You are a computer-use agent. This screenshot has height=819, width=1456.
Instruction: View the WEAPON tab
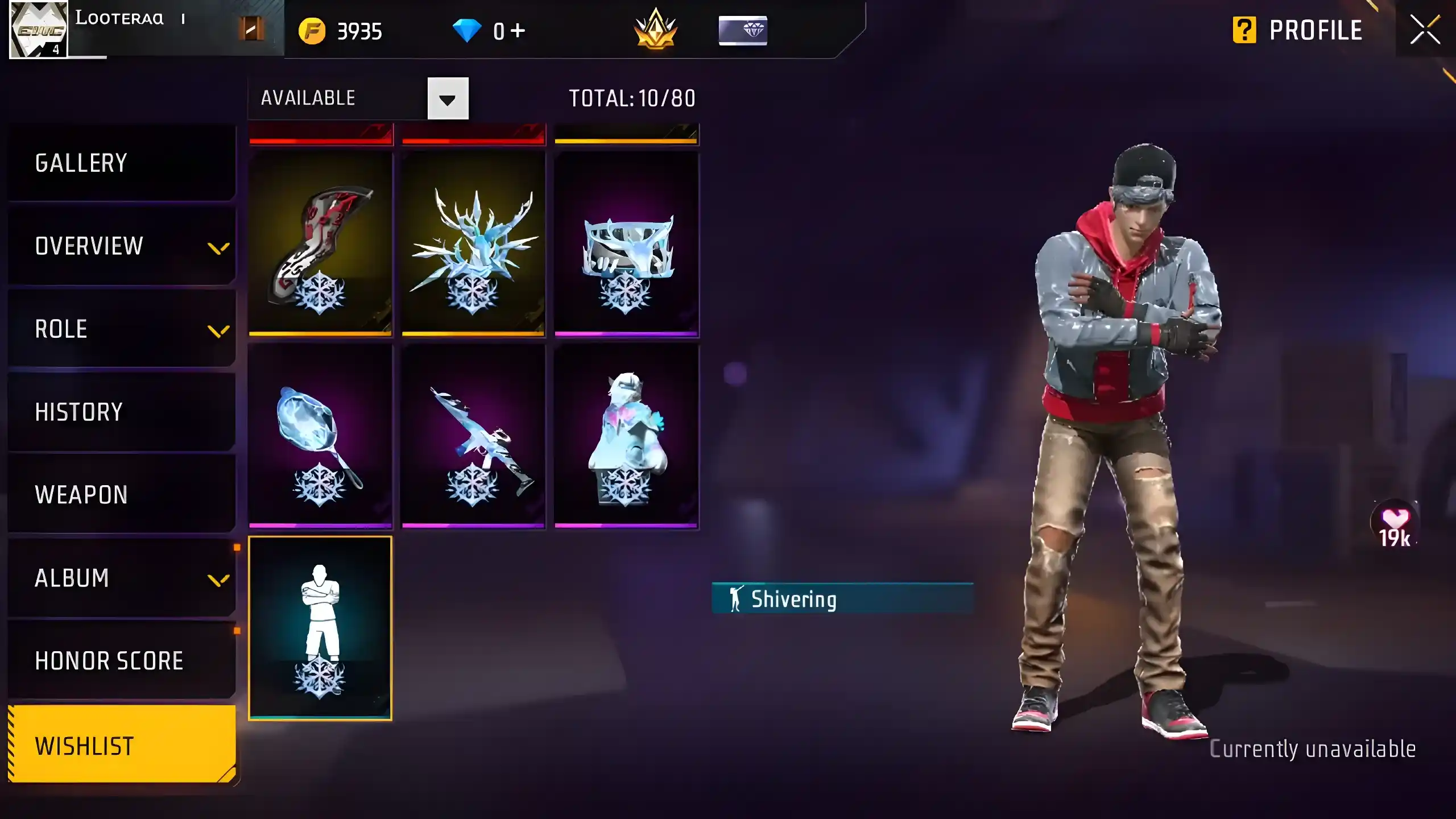click(80, 494)
